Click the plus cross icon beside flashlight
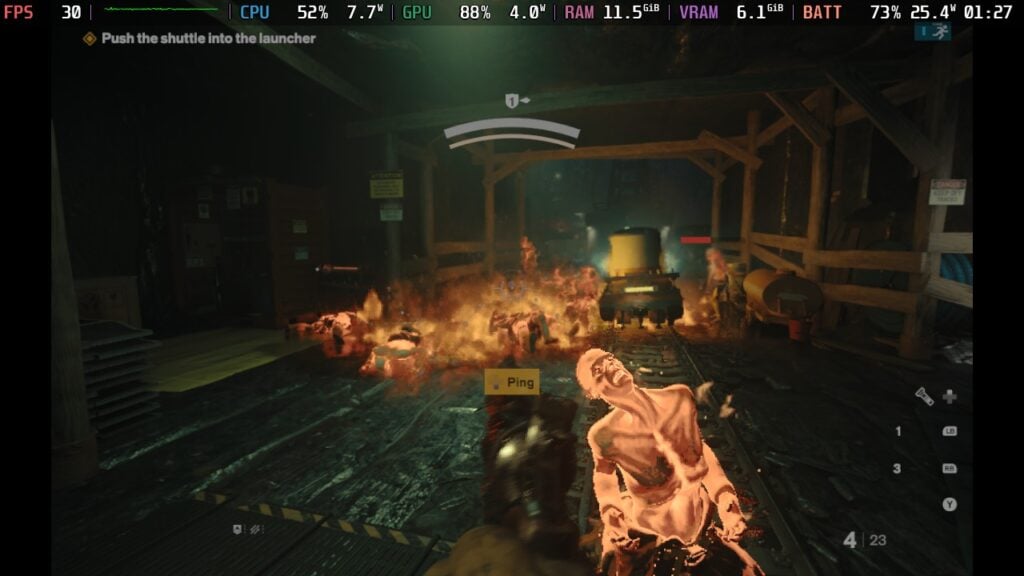Viewport: 1024px width, 576px height. 949,396
